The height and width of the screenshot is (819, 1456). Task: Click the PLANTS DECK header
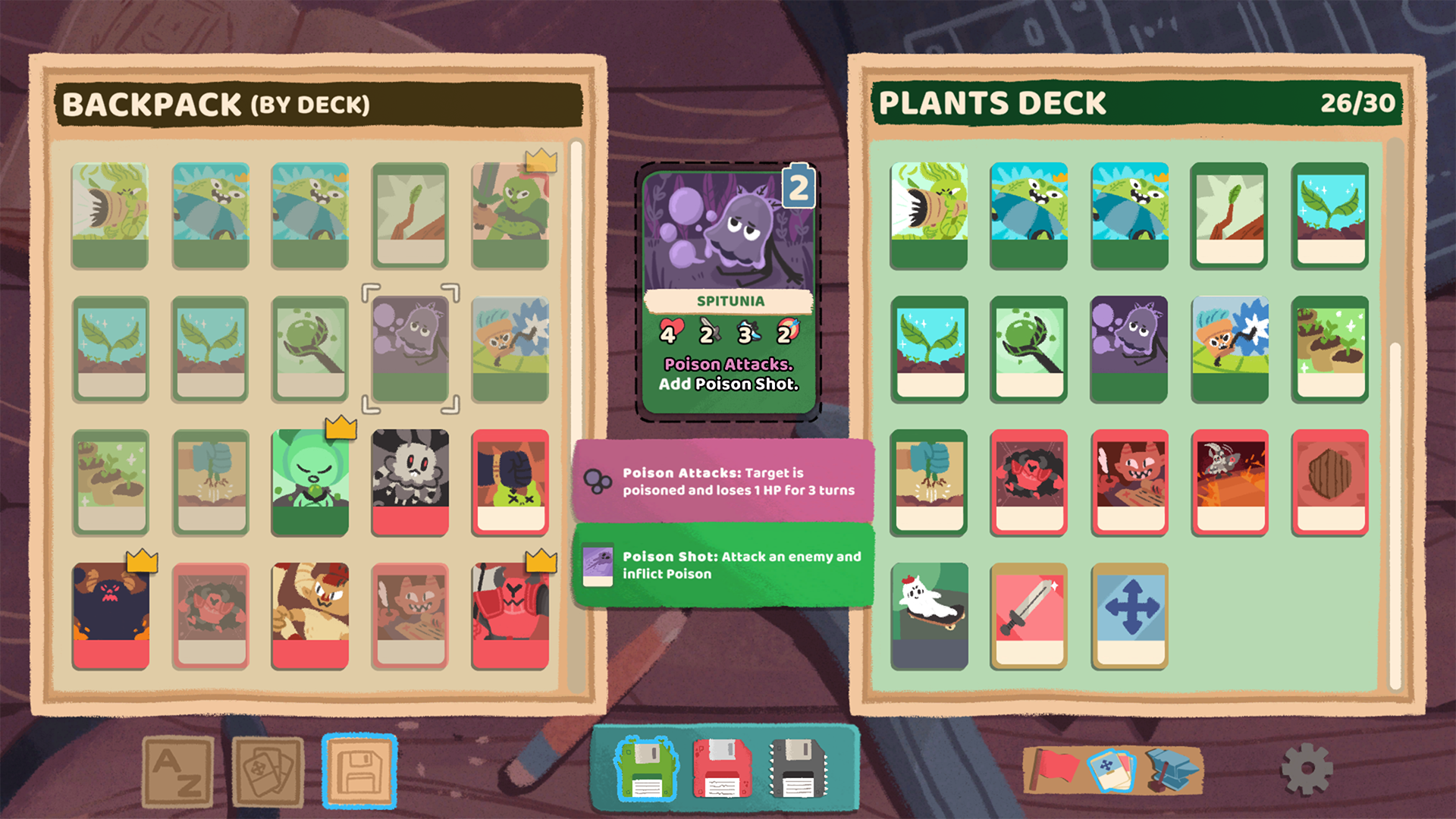click(995, 102)
